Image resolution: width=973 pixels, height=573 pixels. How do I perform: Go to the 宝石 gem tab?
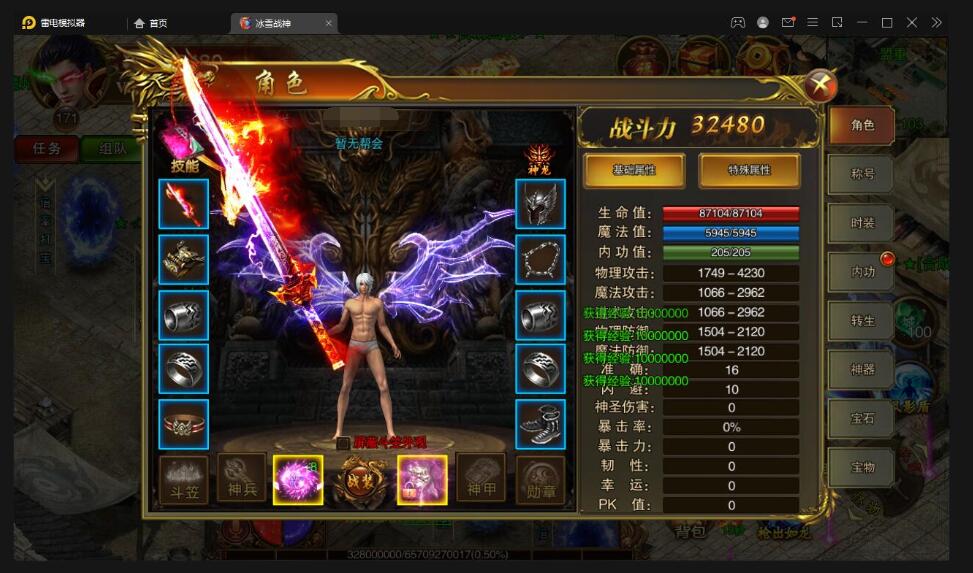click(861, 419)
